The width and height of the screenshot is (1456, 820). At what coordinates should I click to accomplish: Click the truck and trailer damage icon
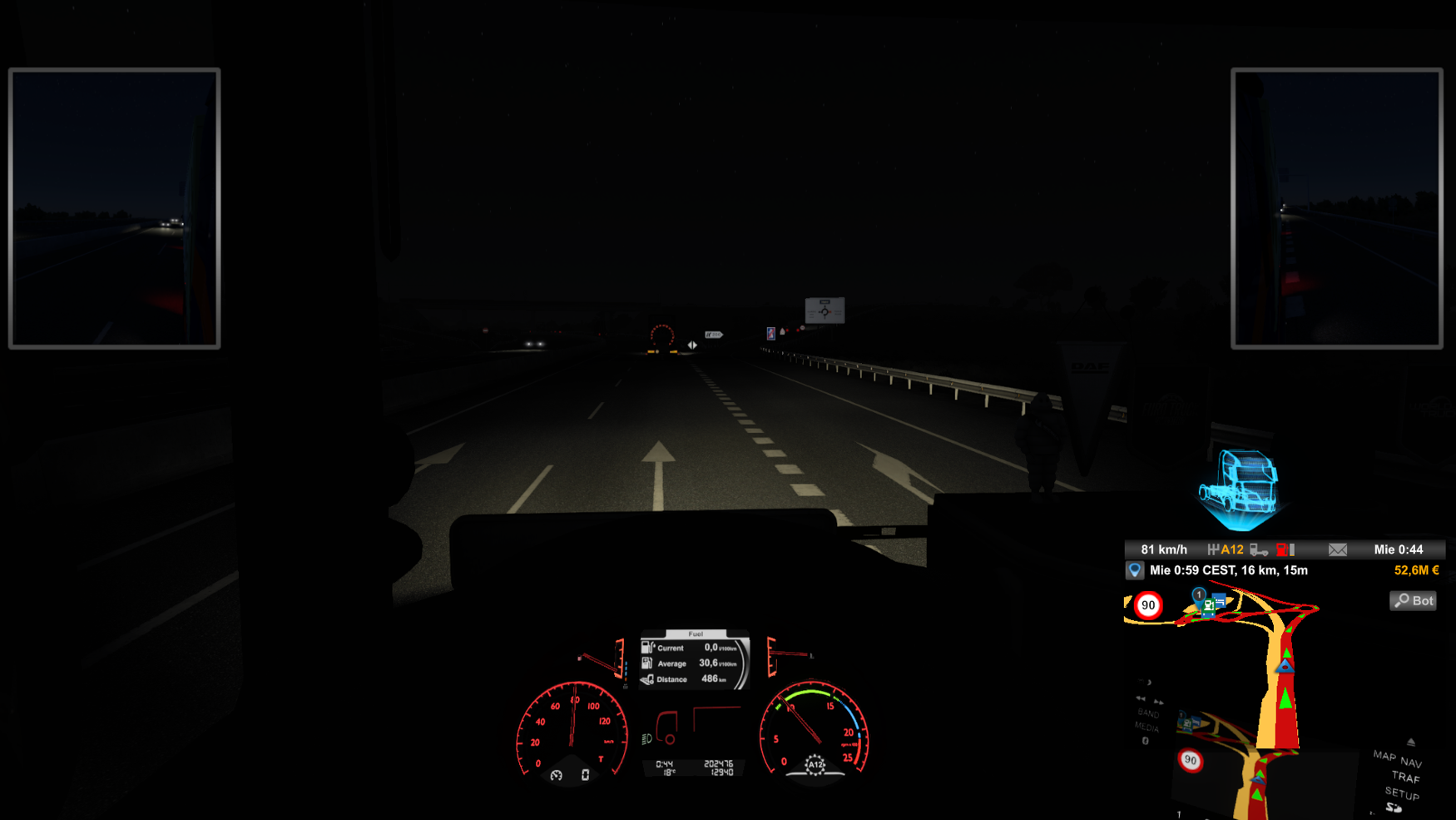pyautogui.click(x=1259, y=550)
